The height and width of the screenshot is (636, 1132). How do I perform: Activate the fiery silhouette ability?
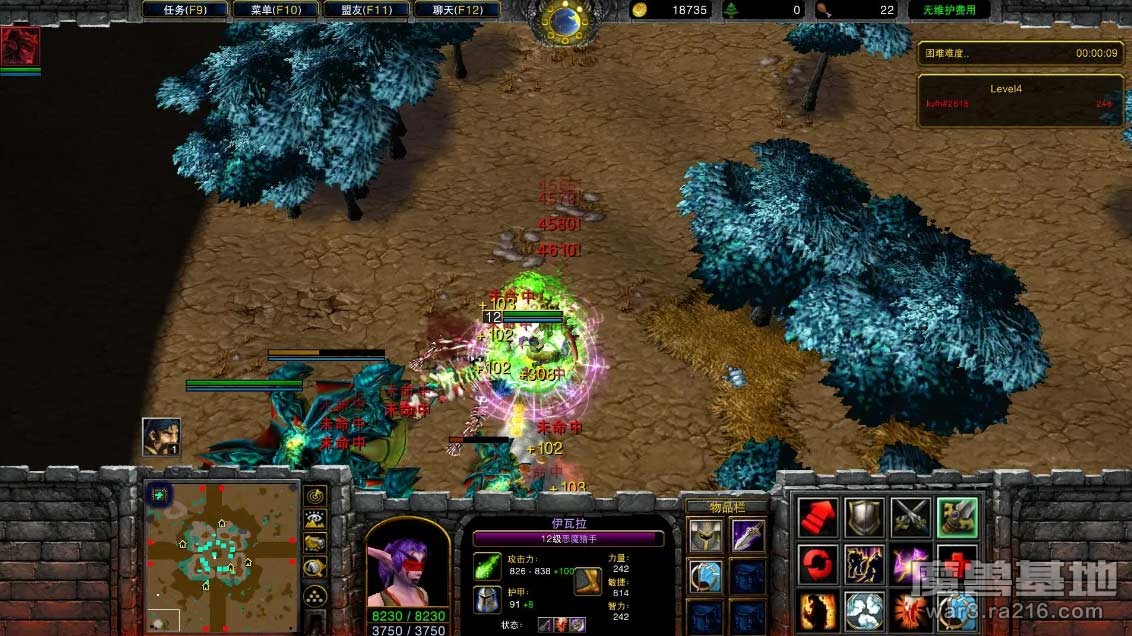pyautogui.click(x=818, y=609)
